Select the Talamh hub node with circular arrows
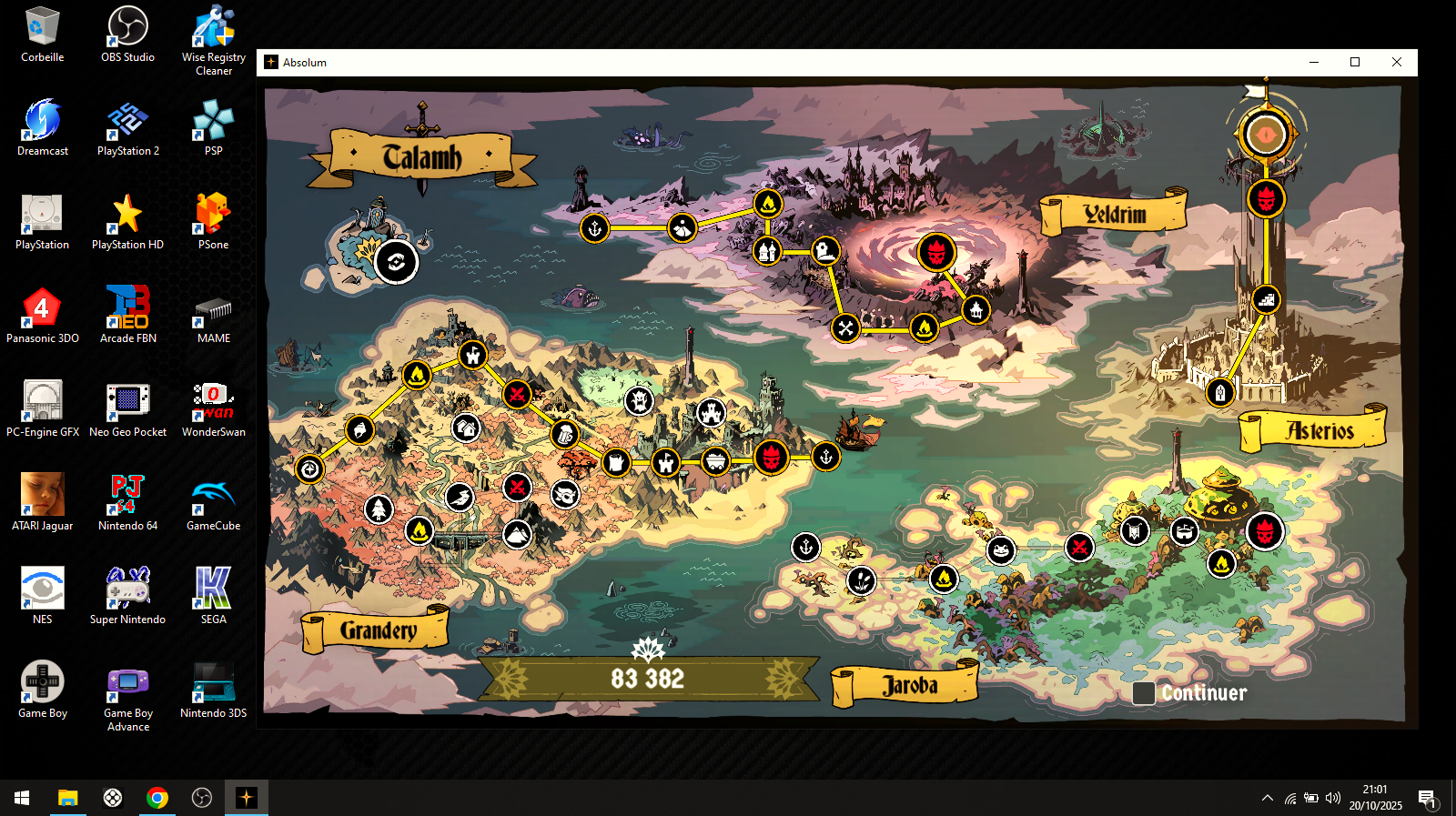The width and height of the screenshot is (1456, 816). [396, 262]
